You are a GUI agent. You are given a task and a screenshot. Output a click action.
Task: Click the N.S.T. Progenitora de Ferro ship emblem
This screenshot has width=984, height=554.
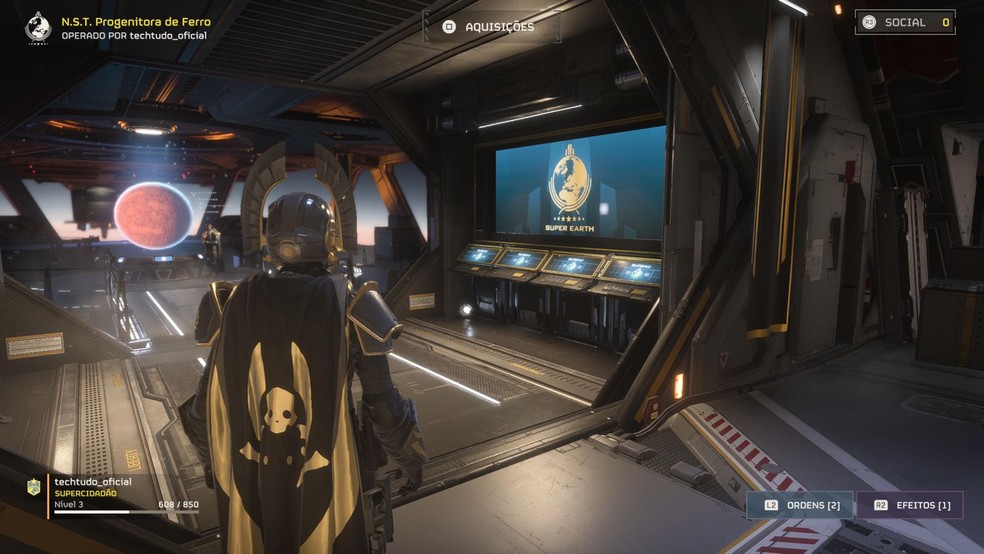[38, 27]
